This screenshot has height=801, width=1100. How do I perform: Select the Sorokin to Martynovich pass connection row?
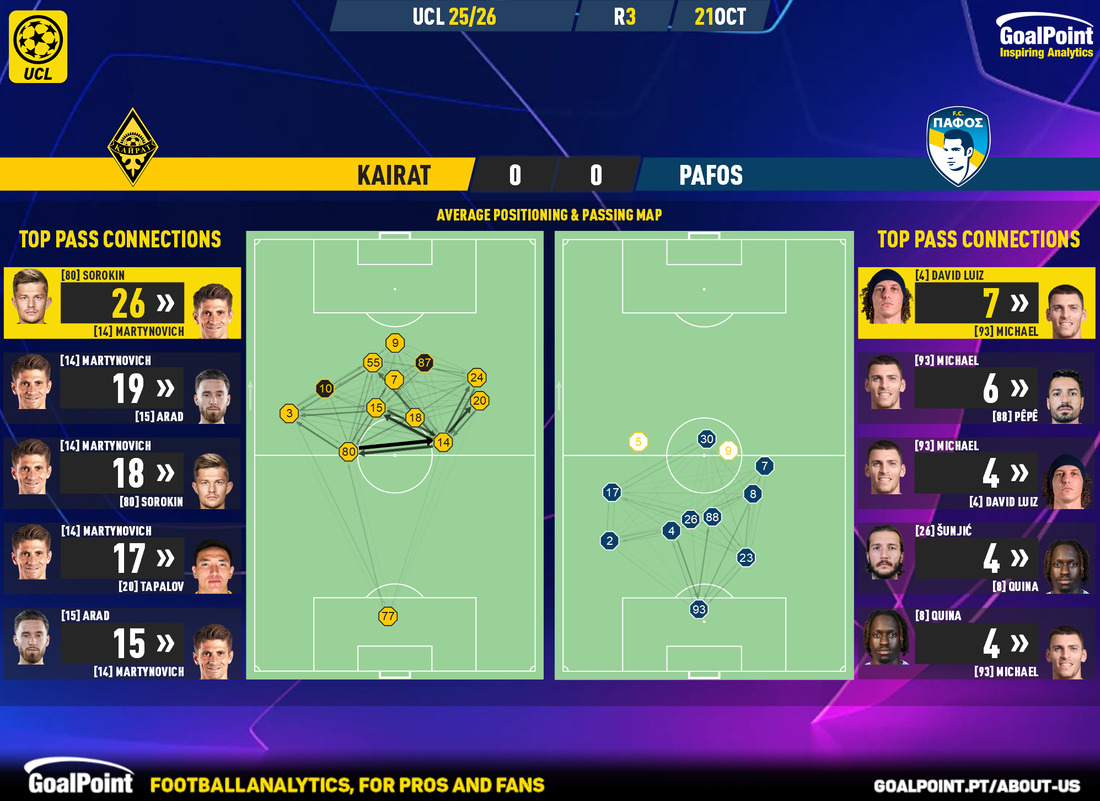click(122, 302)
